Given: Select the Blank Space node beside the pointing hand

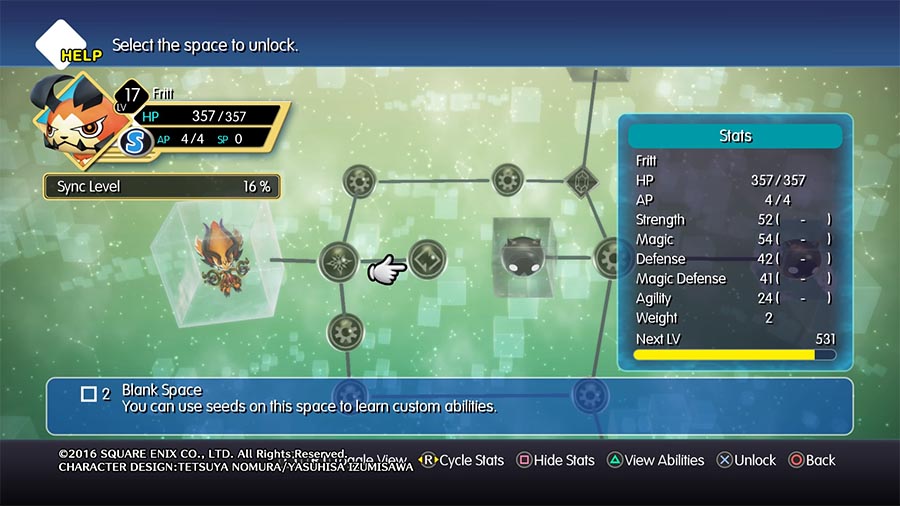Looking at the screenshot, I should [x=427, y=261].
